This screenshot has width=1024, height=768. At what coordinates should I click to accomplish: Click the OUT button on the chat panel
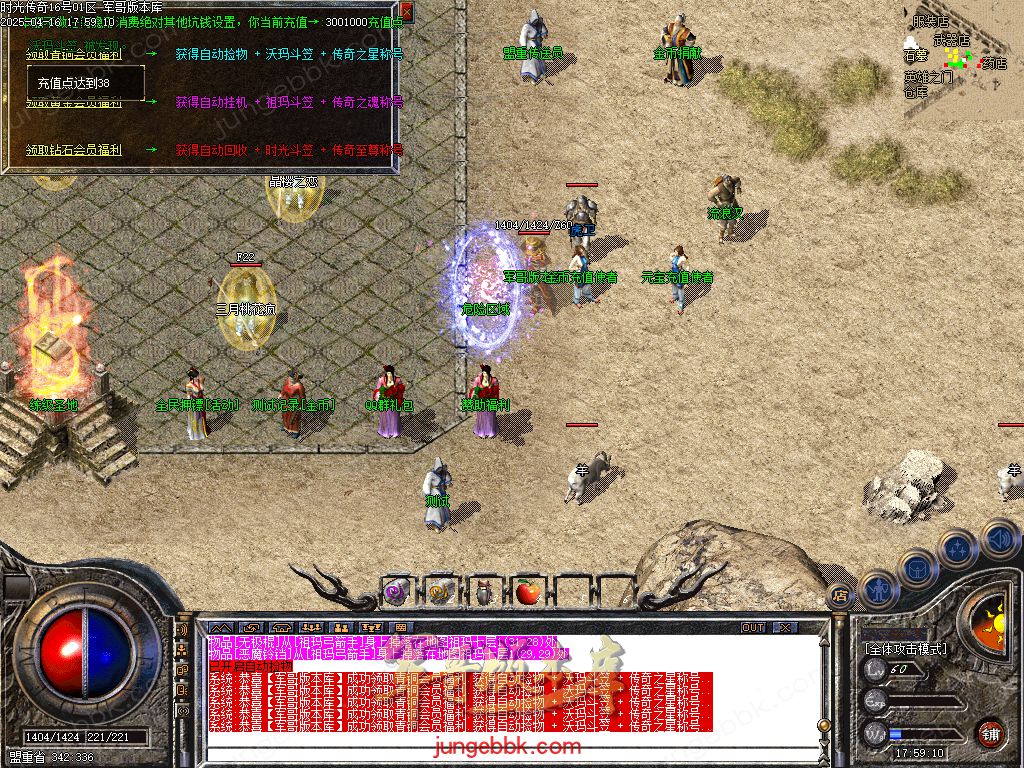point(753,627)
